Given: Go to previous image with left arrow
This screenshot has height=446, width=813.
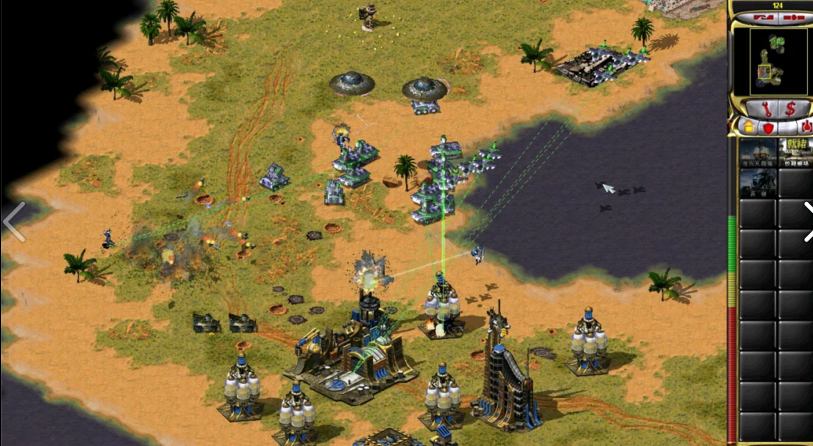Looking at the screenshot, I should click(x=13, y=222).
